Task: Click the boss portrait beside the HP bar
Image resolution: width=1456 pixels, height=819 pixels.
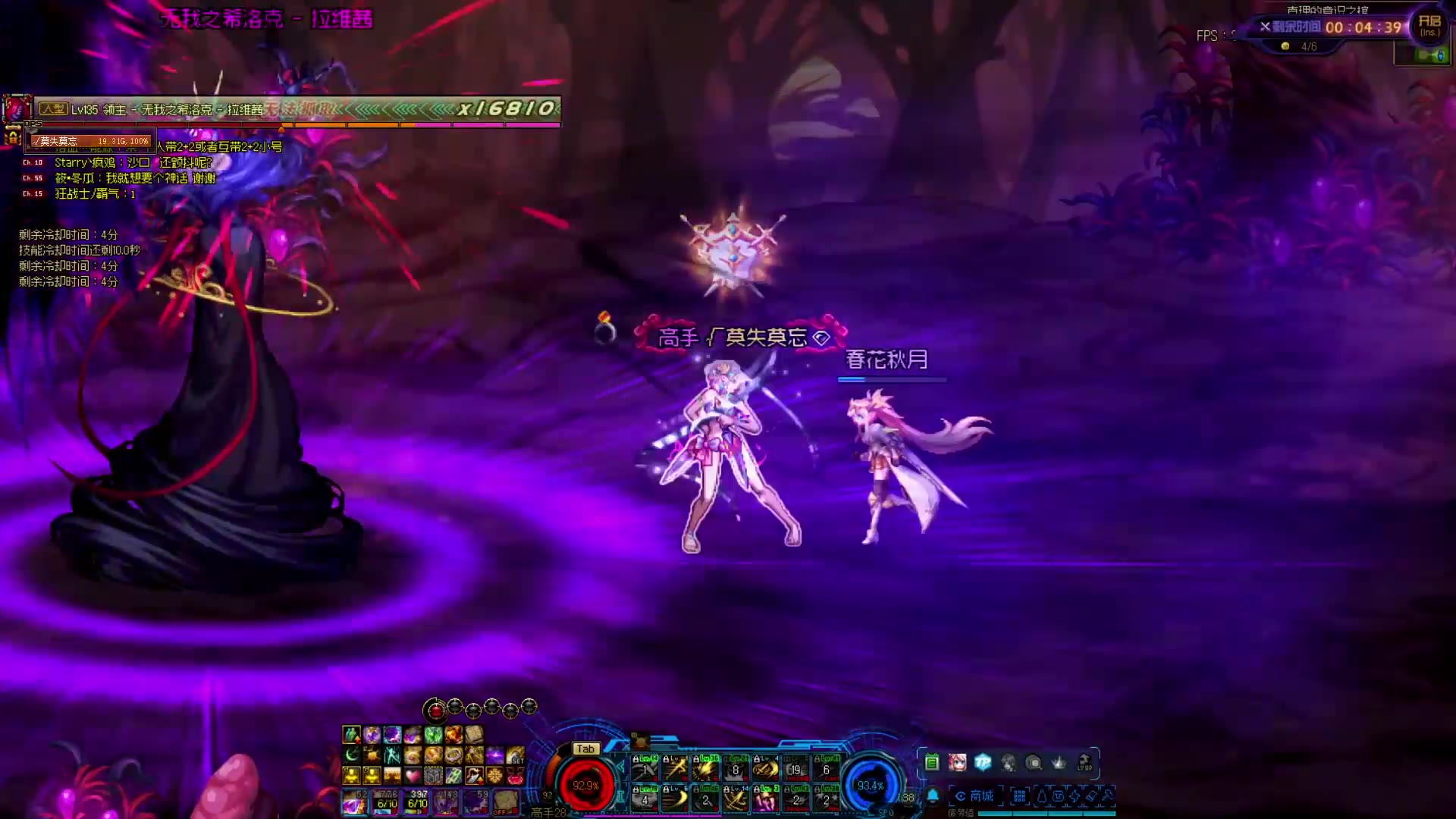Action: tap(17, 108)
